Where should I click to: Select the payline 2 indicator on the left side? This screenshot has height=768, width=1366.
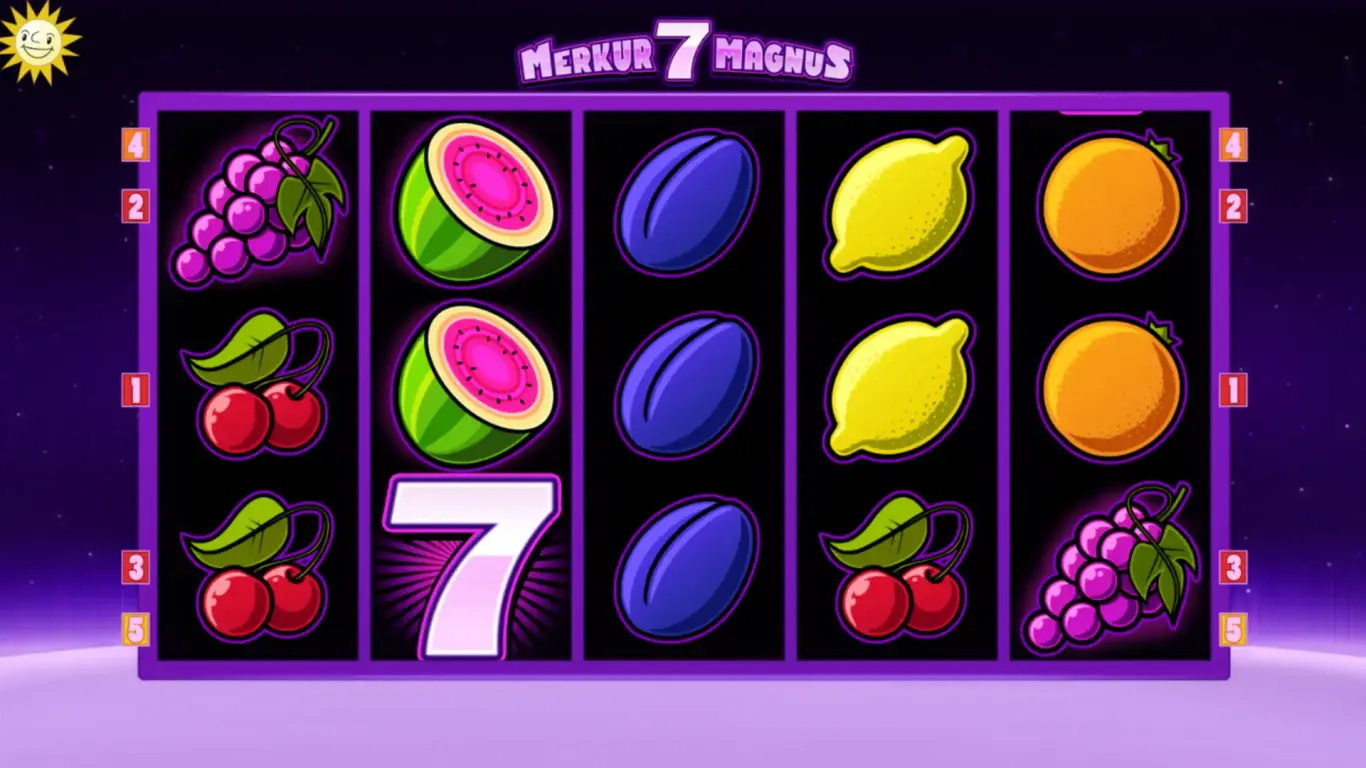133,205
